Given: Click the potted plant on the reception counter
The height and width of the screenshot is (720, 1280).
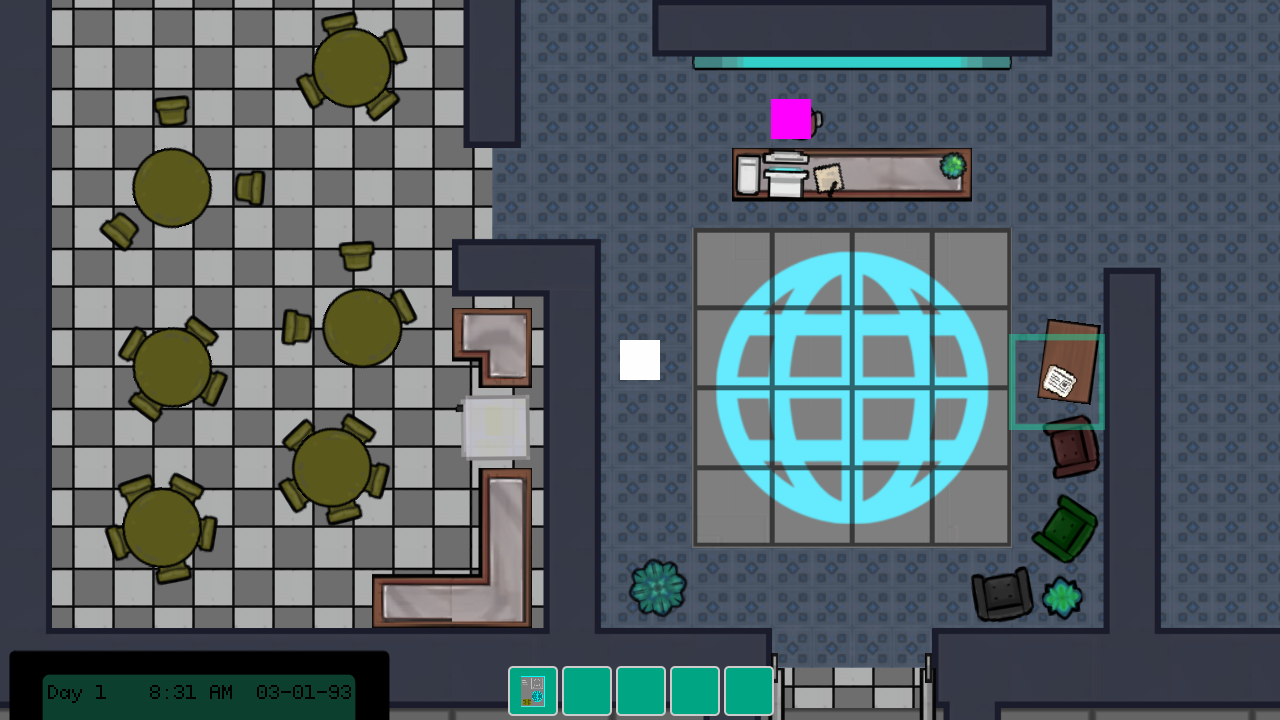Looking at the screenshot, I should tap(952, 163).
